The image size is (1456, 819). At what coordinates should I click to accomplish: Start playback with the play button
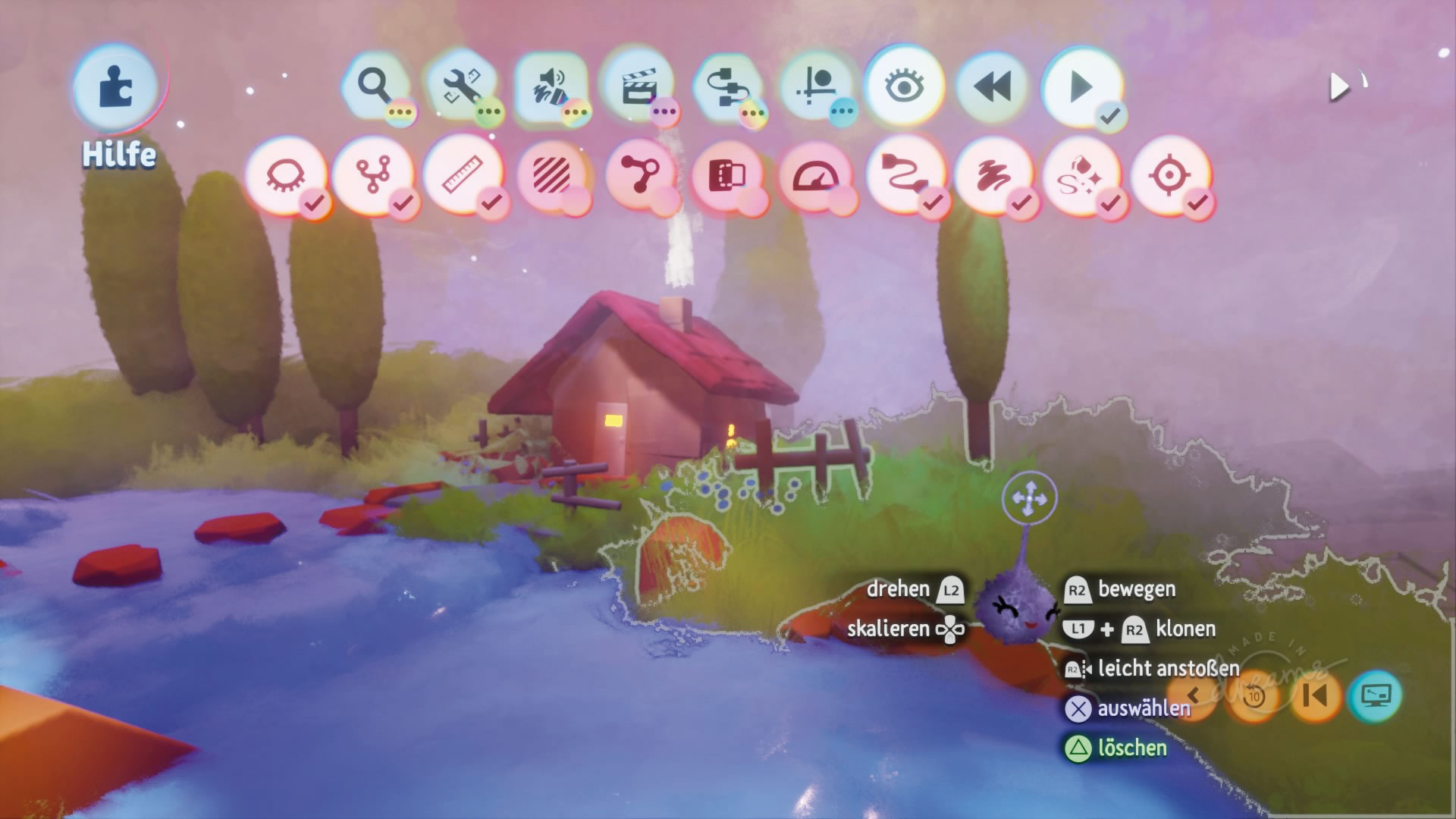[1082, 86]
